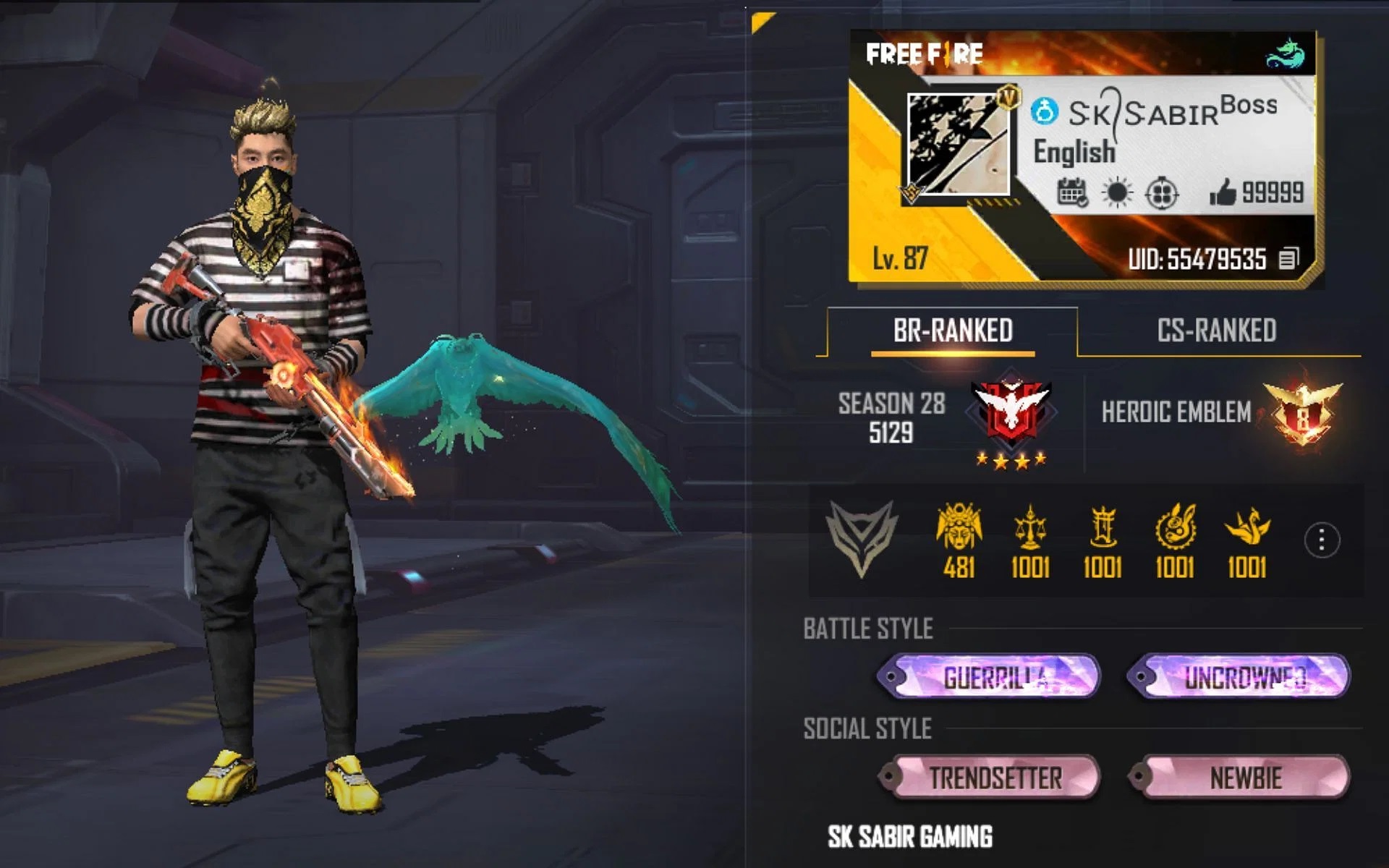Click the teal dragon guild icon
This screenshot has height=868, width=1389.
(1285, 54)
